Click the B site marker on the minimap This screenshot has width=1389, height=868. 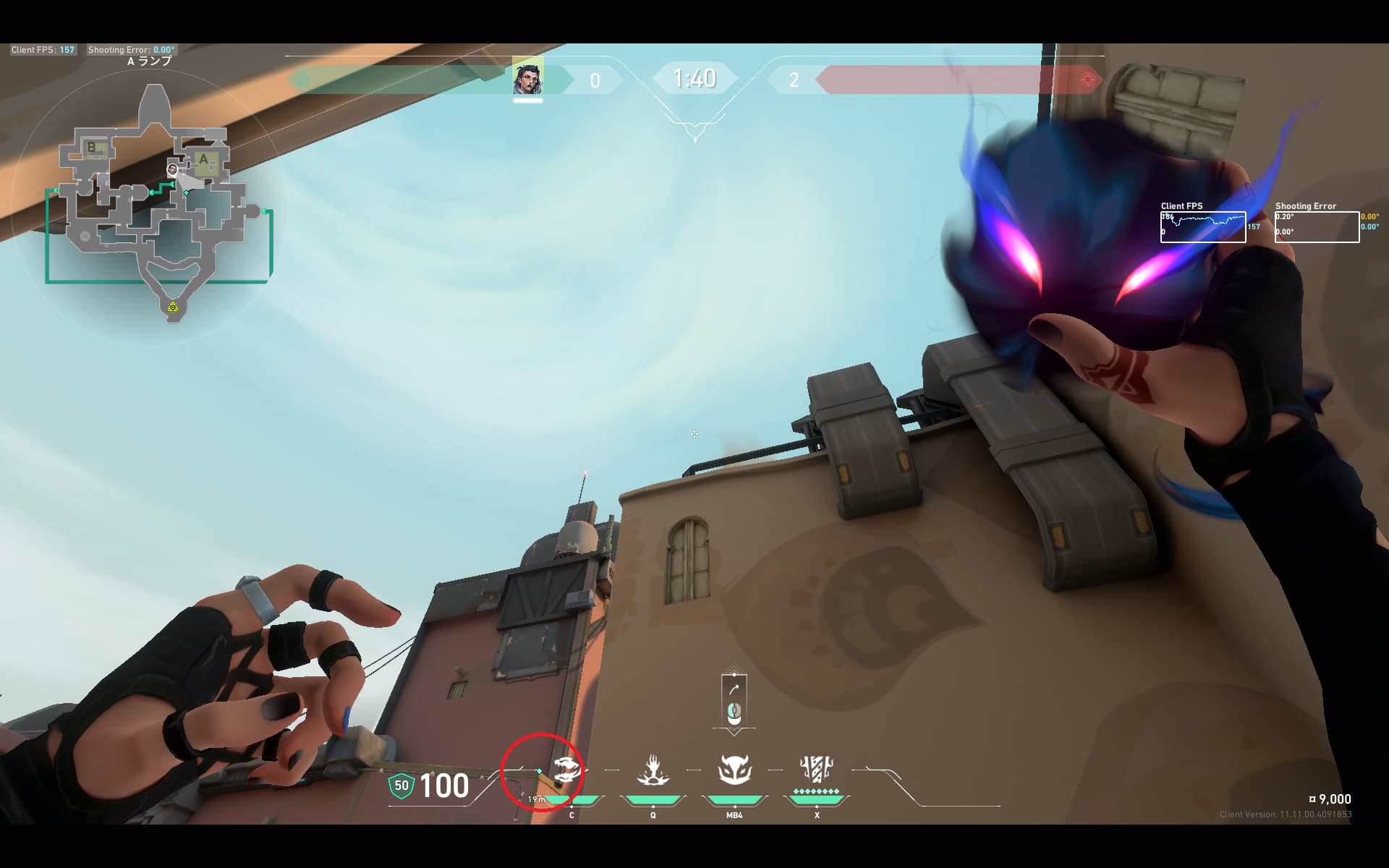93,148
